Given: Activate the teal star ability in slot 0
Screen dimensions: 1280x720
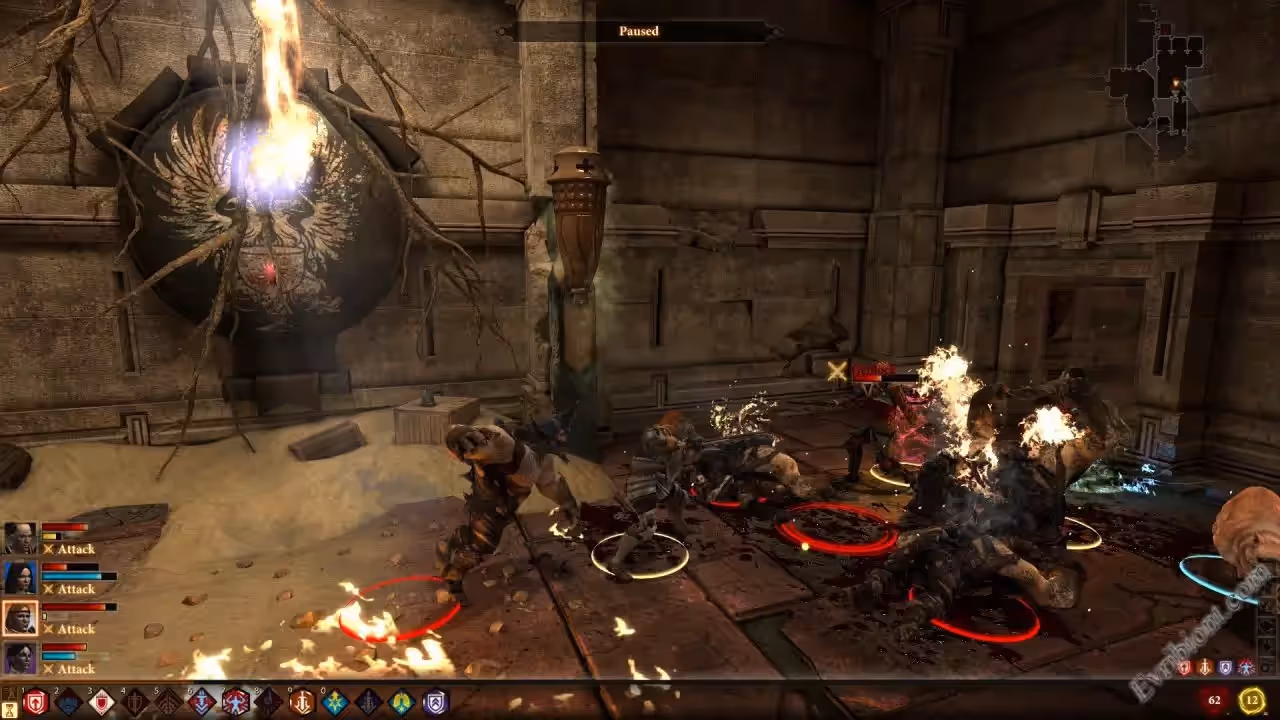Looking at the screenshot, I should 336,702.
